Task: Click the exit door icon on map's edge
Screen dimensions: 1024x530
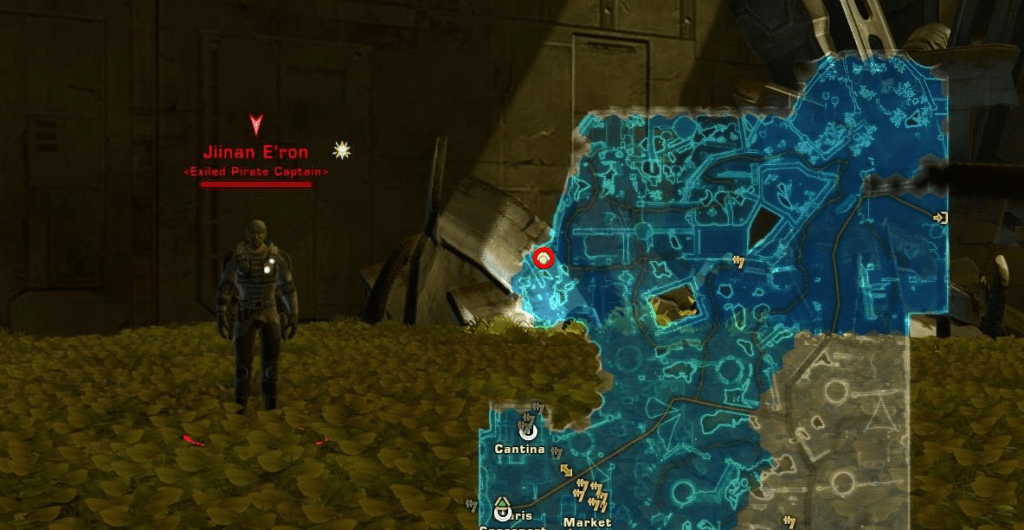Action: point(939,217)
